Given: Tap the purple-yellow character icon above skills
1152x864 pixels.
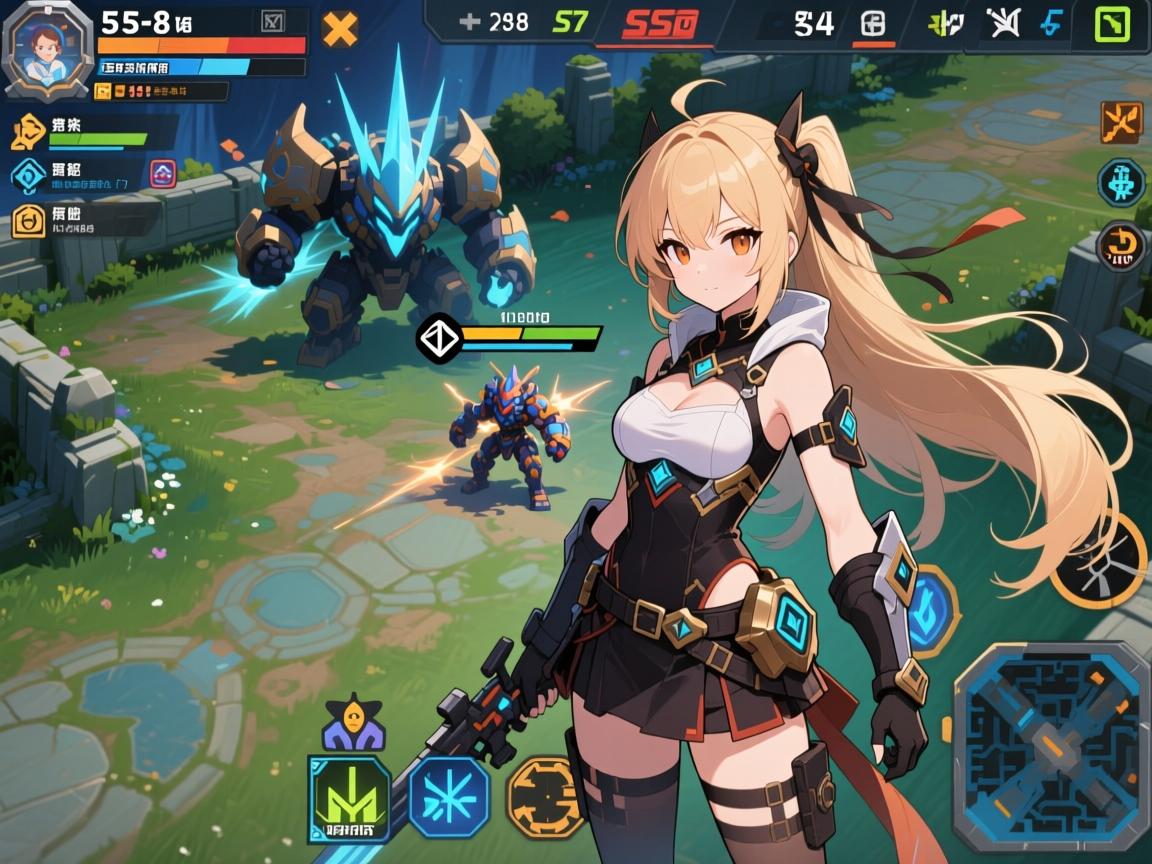Looking at the screenshot, I should coord(352,724).
